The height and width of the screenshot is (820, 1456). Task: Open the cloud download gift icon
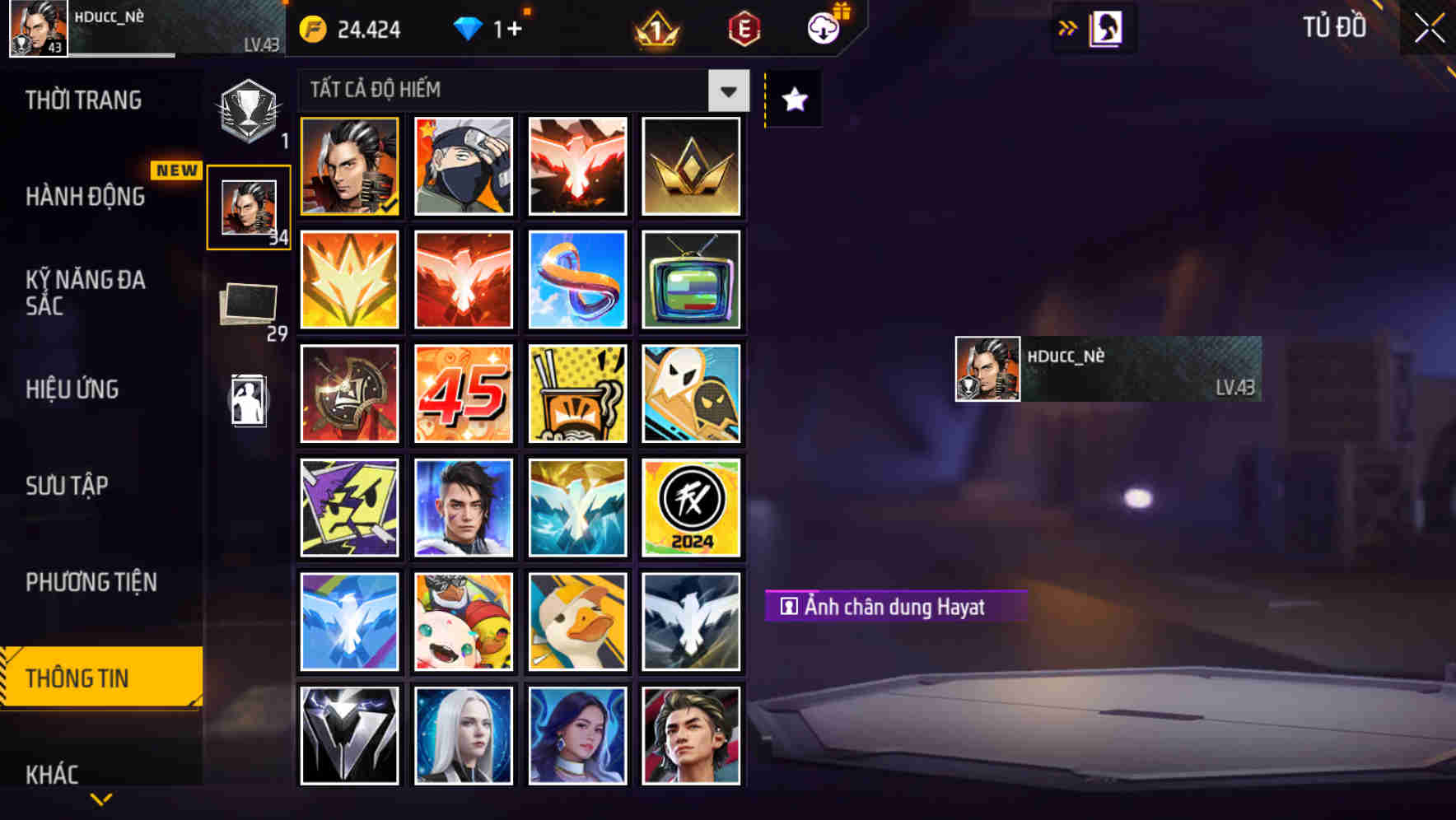[824, 29]
